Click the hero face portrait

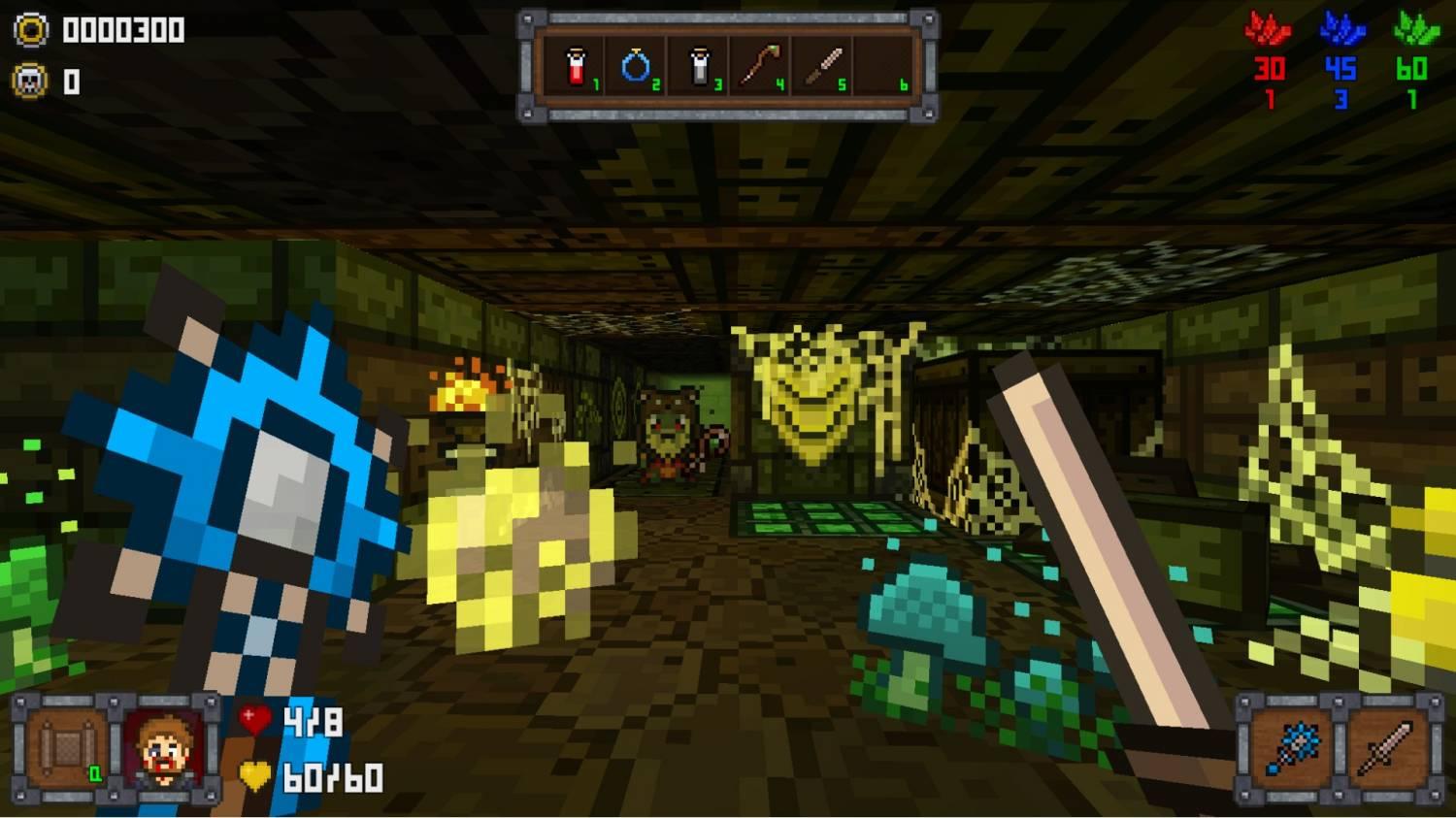[x=163, y=749]
